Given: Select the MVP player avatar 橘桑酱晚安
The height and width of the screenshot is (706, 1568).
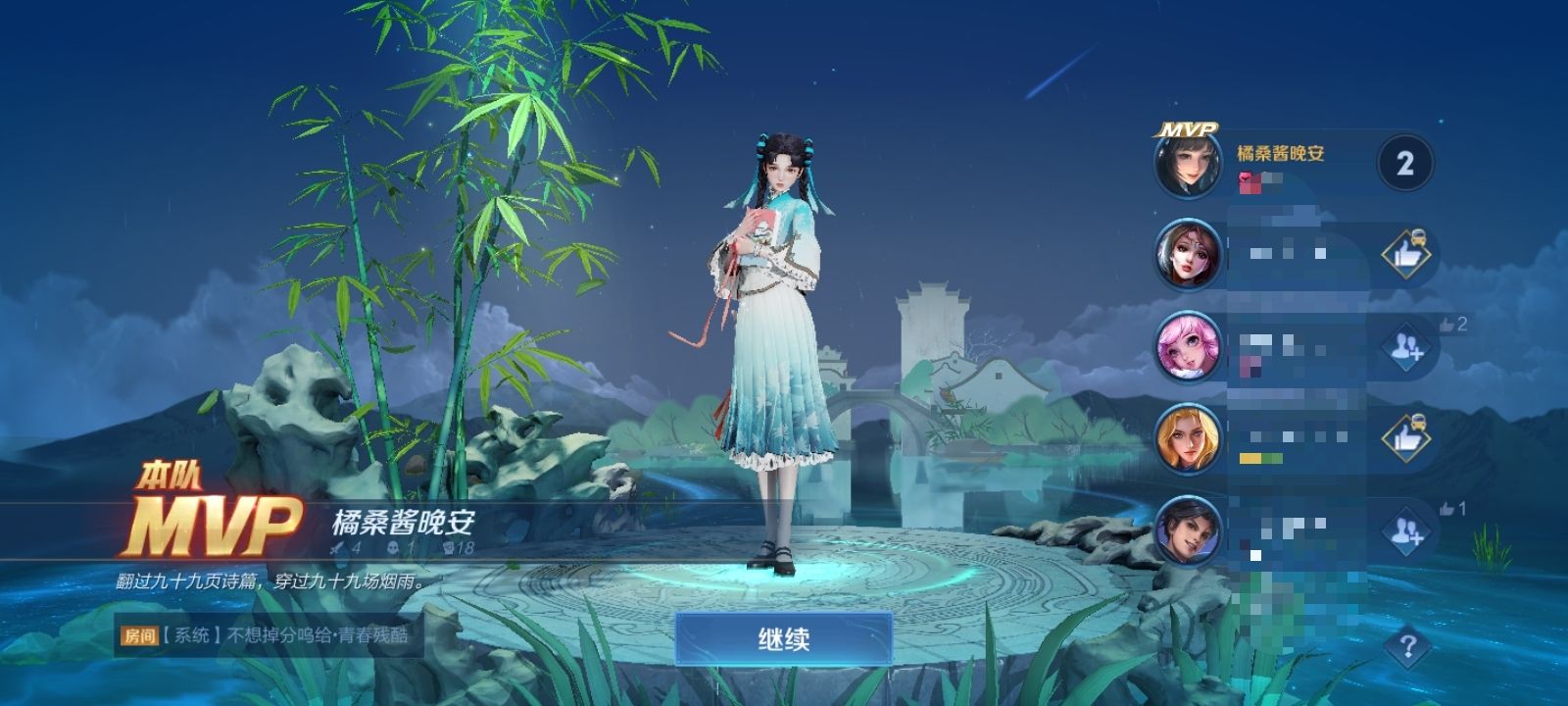Looking at the screenshot, I should tap(1189, 163).
